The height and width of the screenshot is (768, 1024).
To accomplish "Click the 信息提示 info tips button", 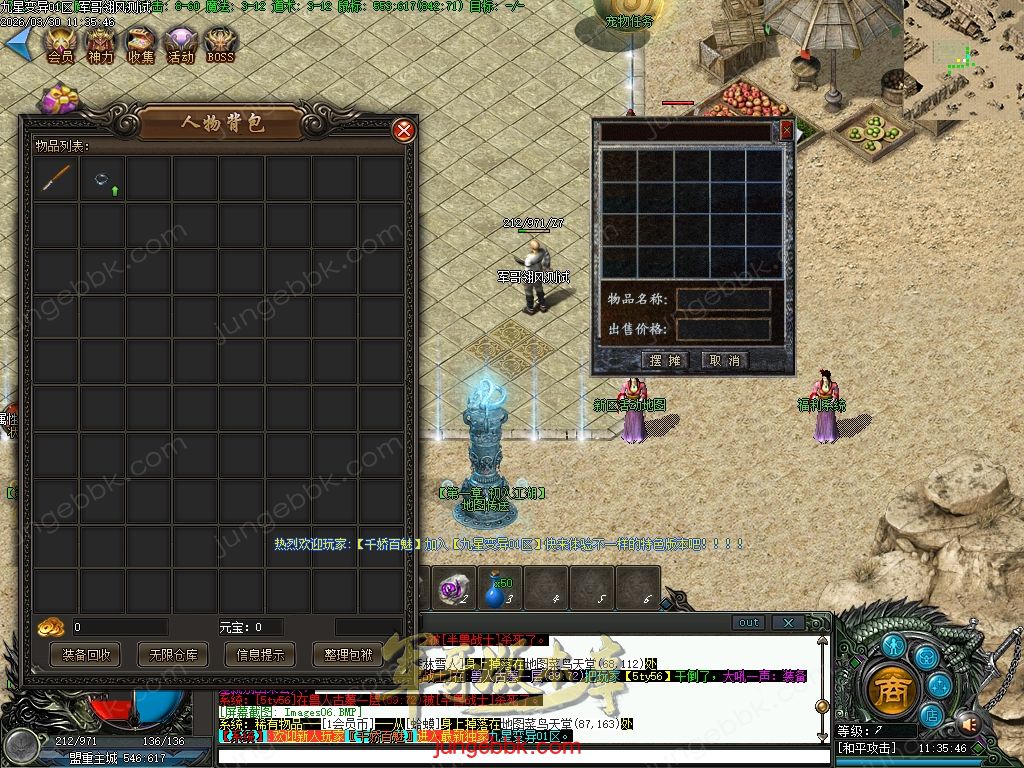I will click(x=260, y=655).
